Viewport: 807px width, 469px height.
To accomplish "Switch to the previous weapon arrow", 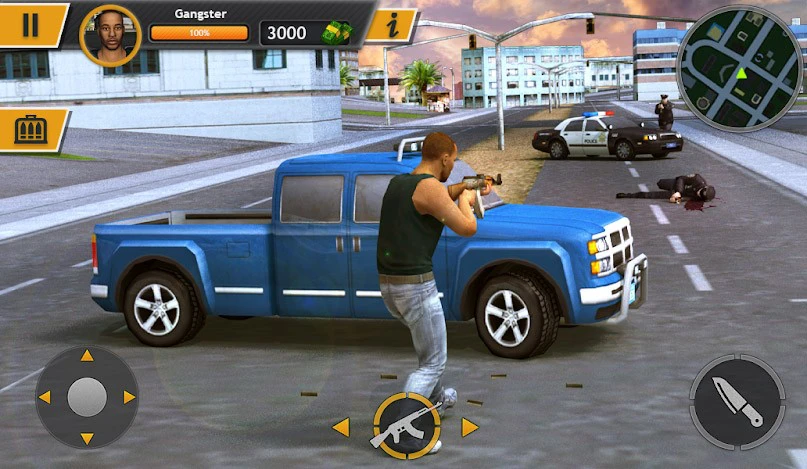I will pos(341,428).
